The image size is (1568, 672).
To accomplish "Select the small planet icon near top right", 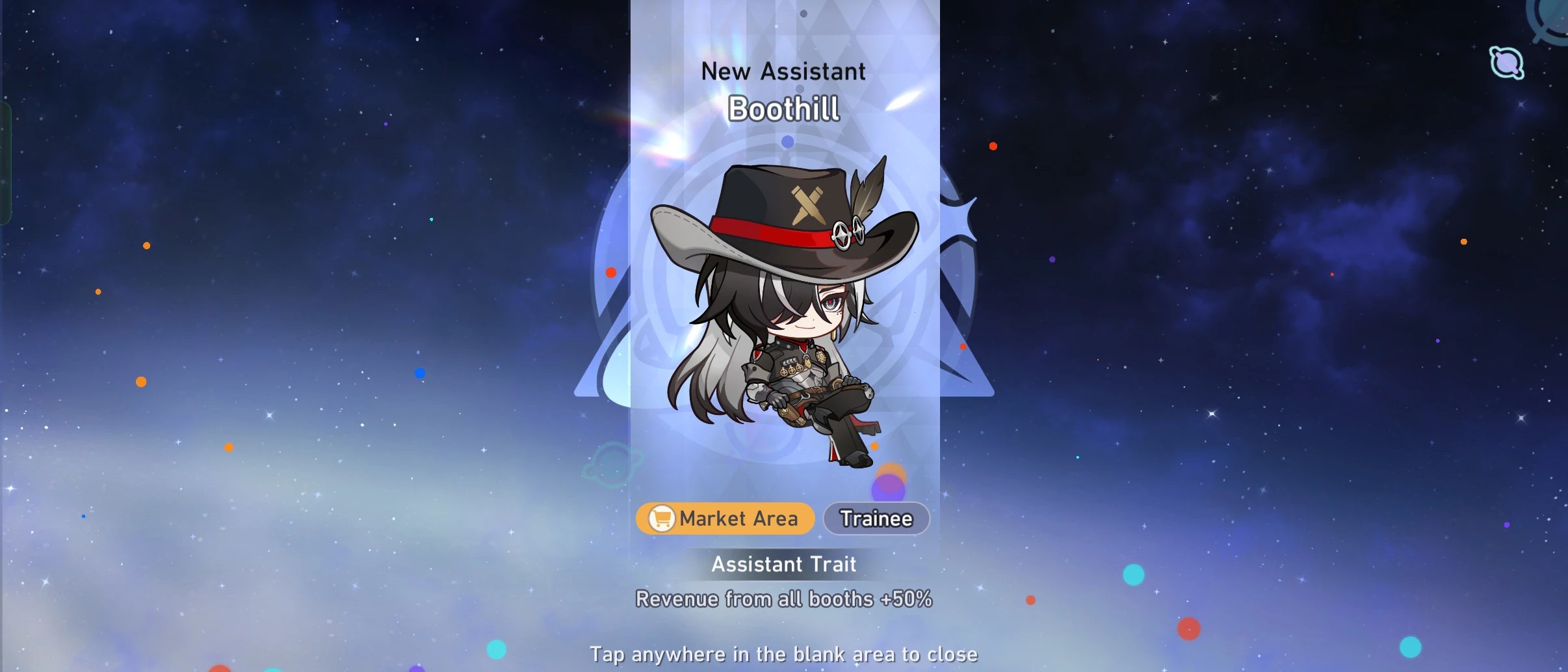I will coord(1507,62).
